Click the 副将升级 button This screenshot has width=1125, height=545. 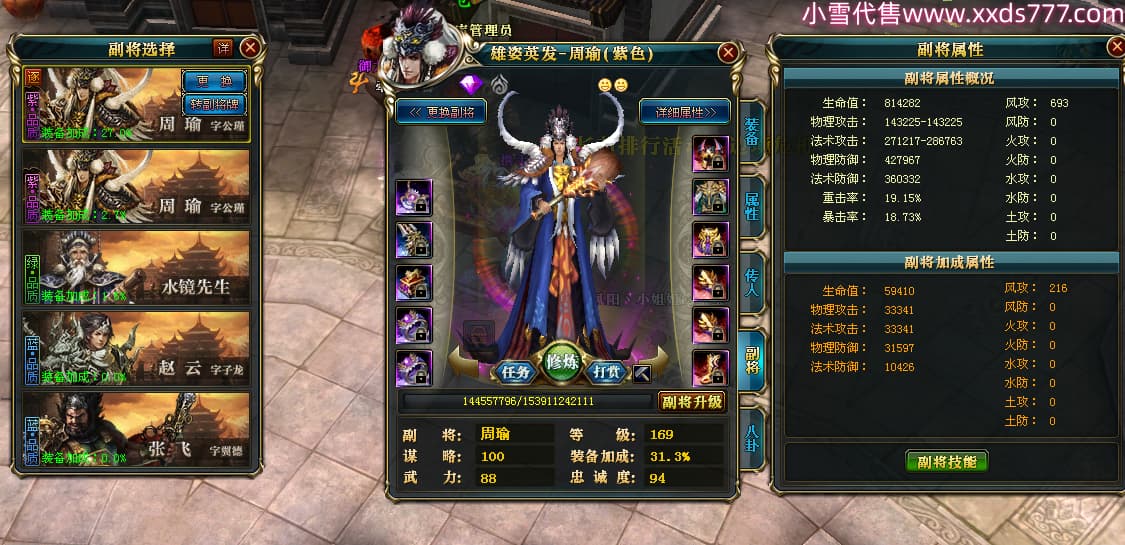pyautogui.click(x=692, y=402)
